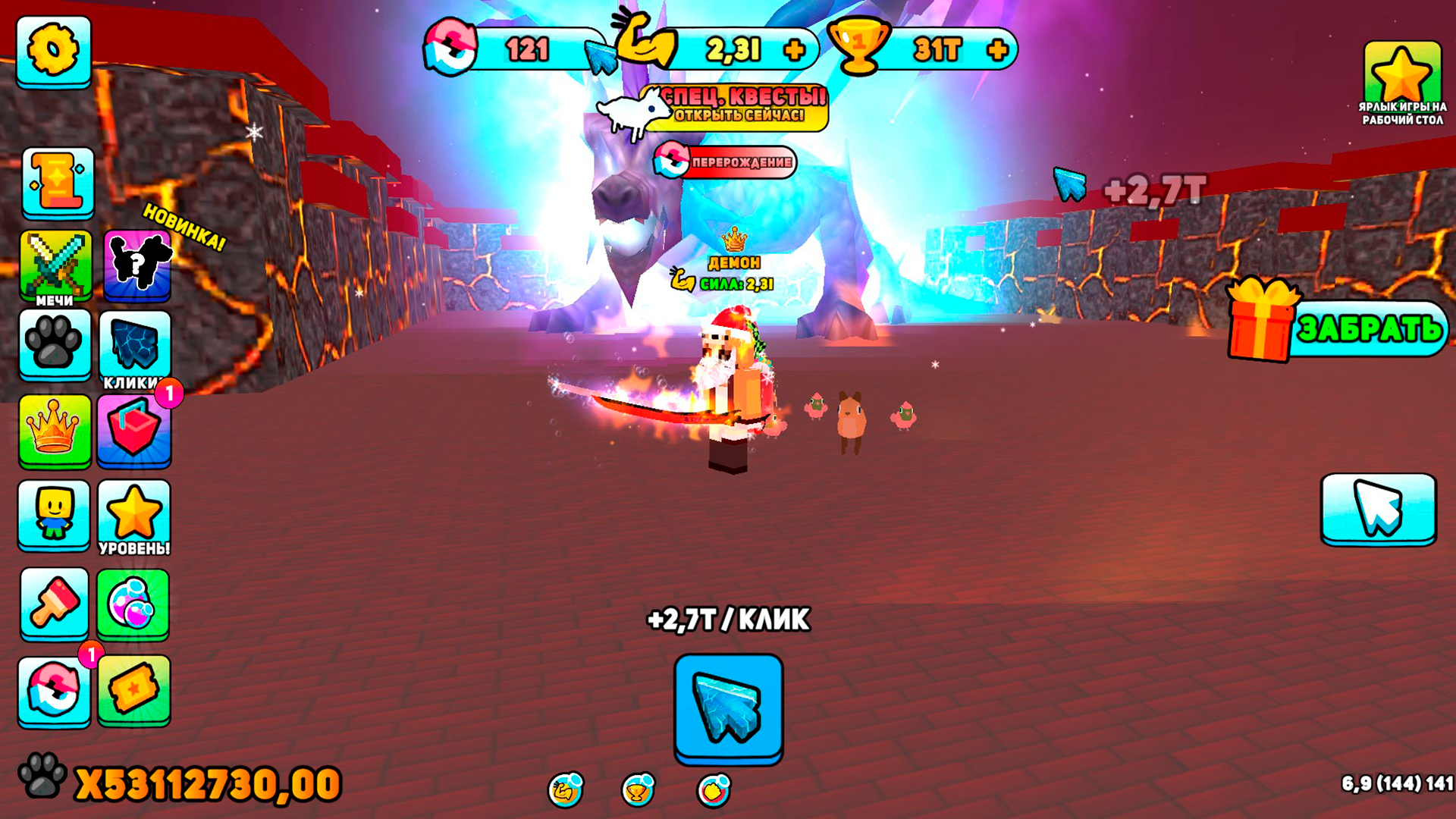Open the pets paw menu
The height and width of the screenshot is (819, 1456).
pyautogui.click(x=55, y=345)
